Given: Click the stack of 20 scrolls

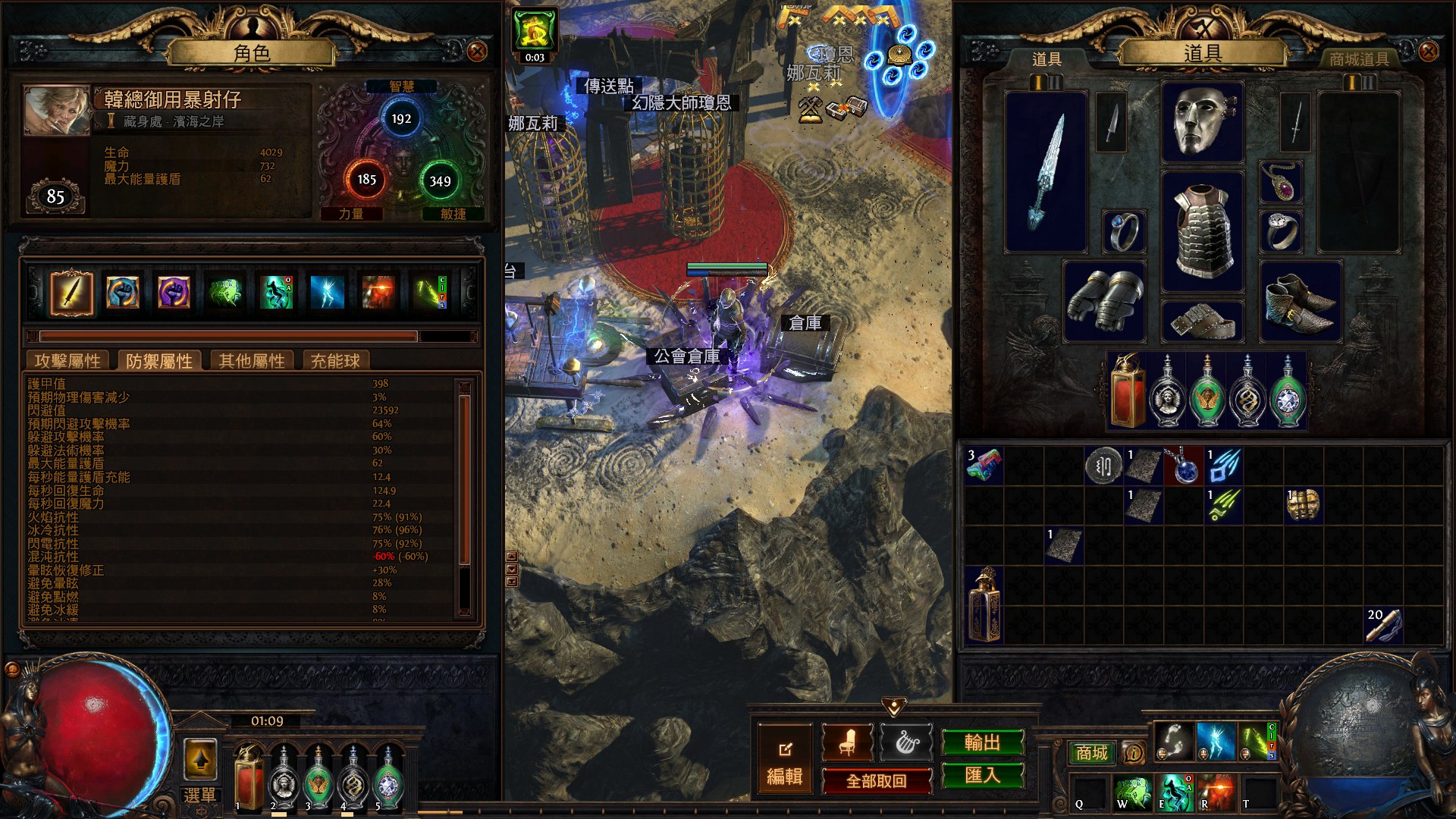Looking at the screenshot, I should click(1383, 625).
